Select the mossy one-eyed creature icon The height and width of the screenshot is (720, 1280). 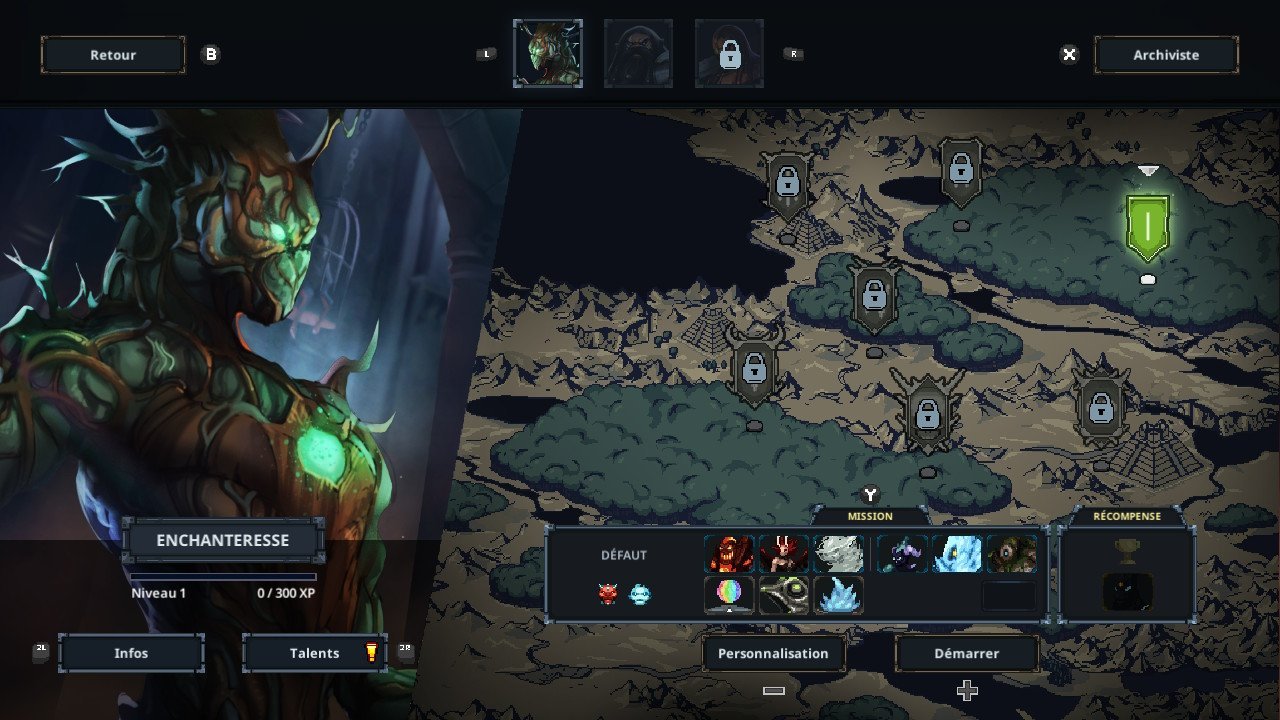[1011, 553]
